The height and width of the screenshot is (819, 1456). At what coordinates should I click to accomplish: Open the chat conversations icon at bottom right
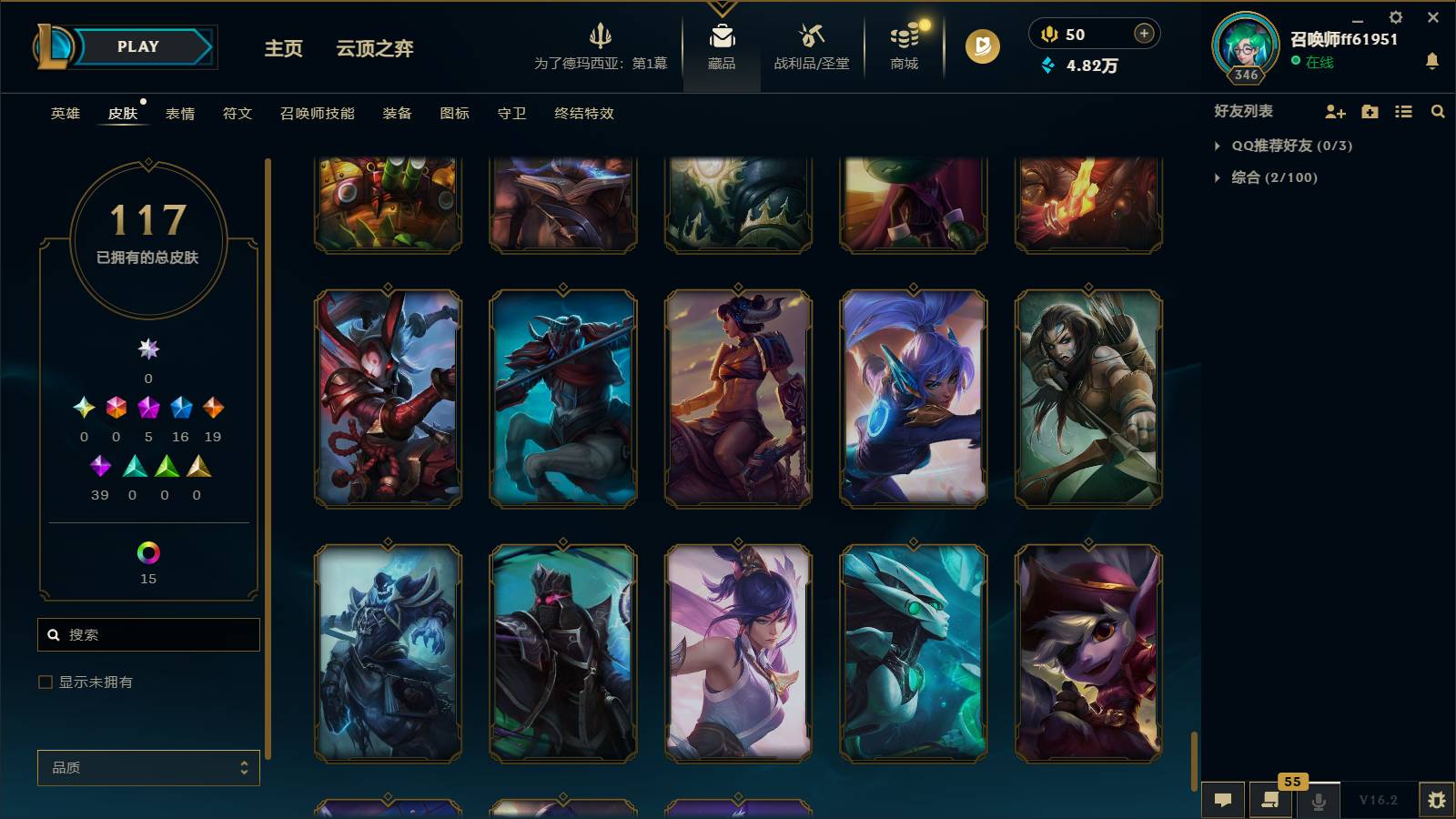point(1223,800)
